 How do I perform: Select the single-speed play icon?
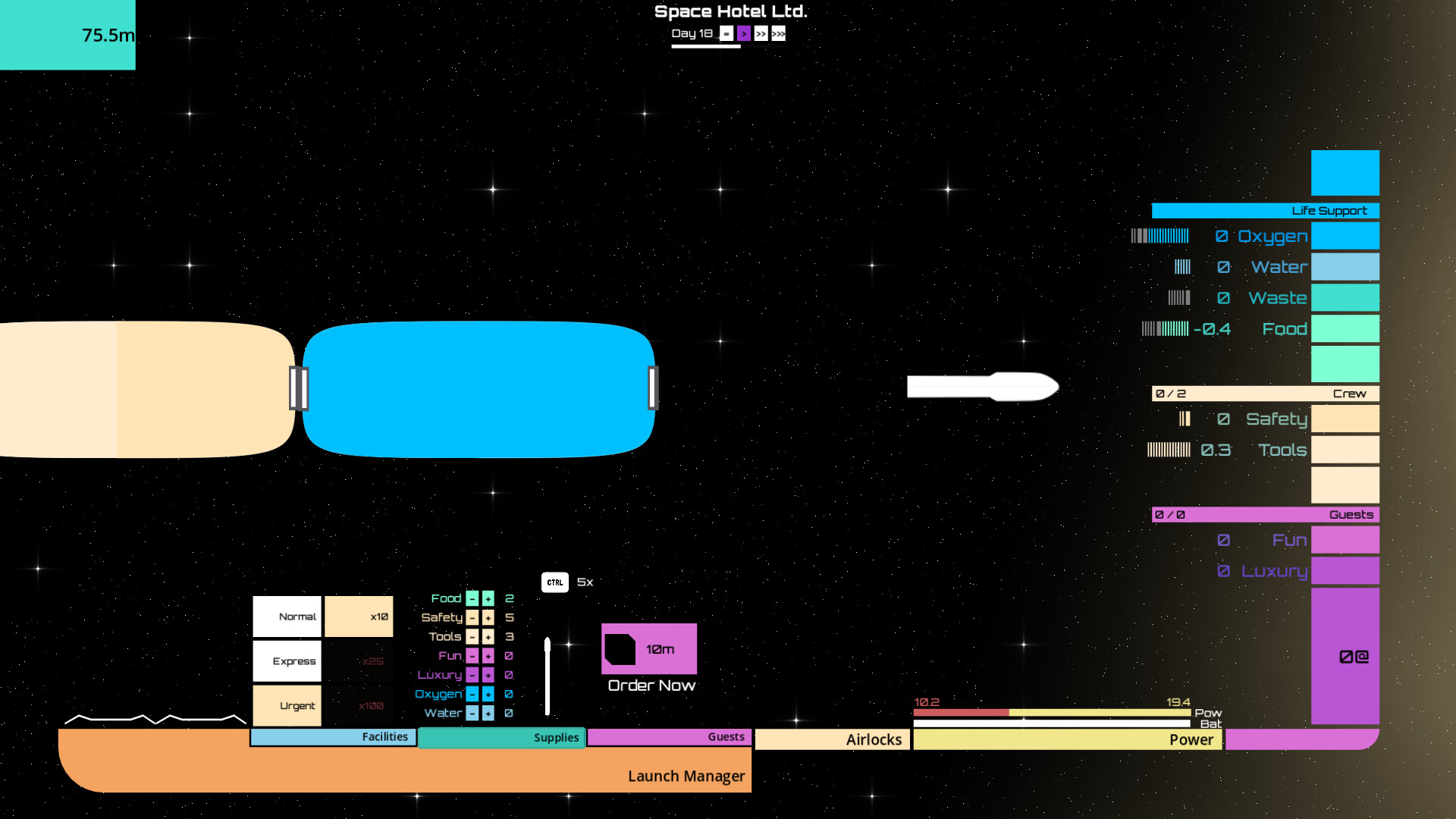tap(744, 33)
